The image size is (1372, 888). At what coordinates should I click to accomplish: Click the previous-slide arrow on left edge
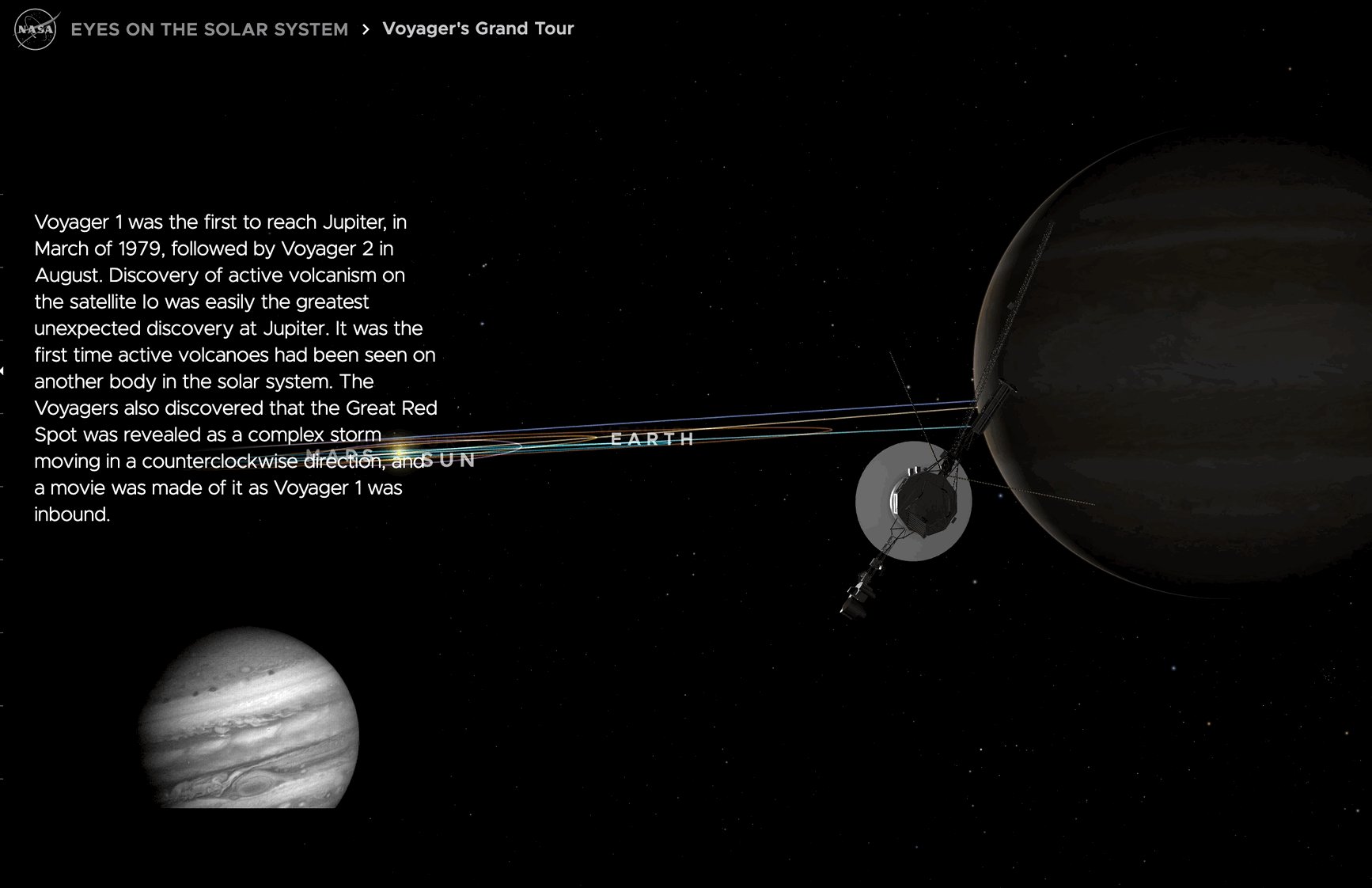coord(3,370)
